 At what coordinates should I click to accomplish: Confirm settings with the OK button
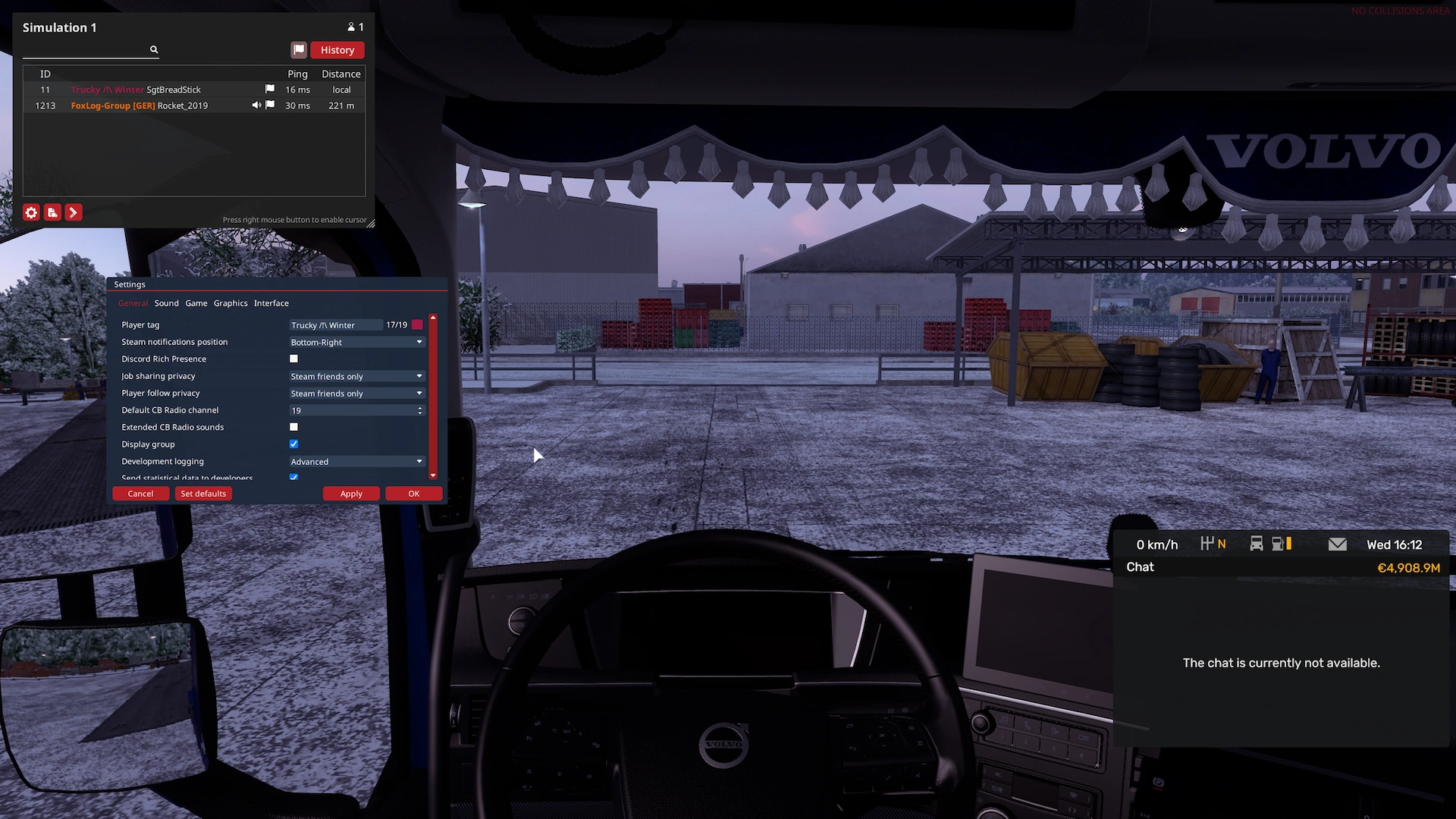pos(413,494)
